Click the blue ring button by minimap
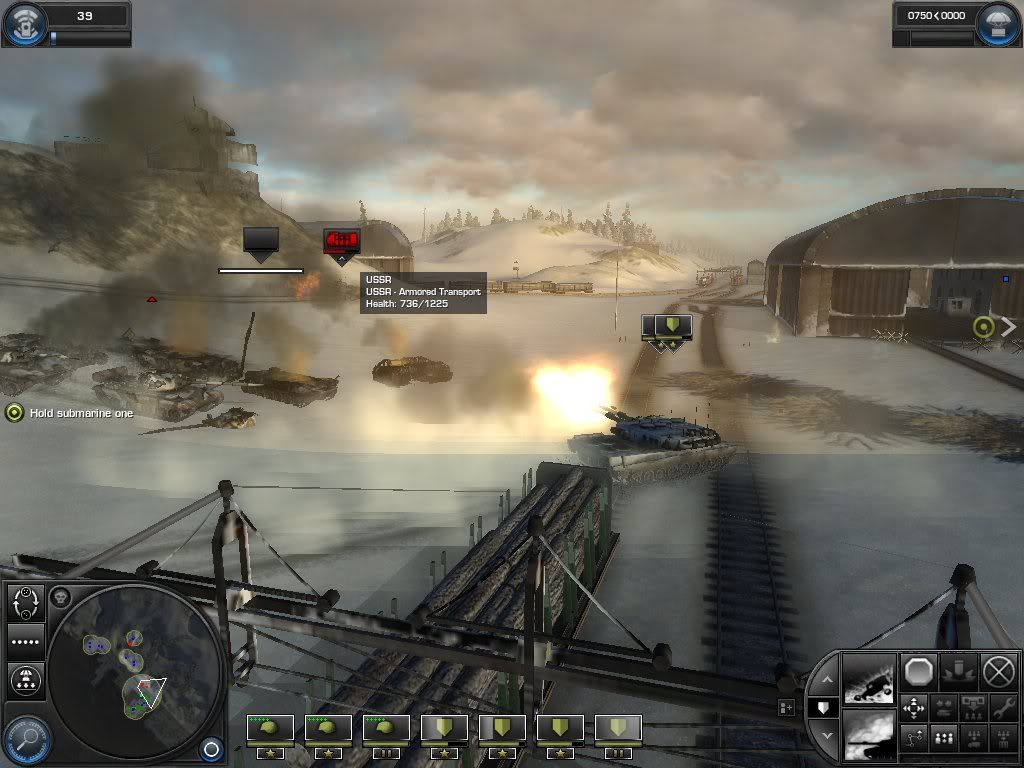Image resolution: width=1024 pixels, height=768 pixels. [210, 746]
